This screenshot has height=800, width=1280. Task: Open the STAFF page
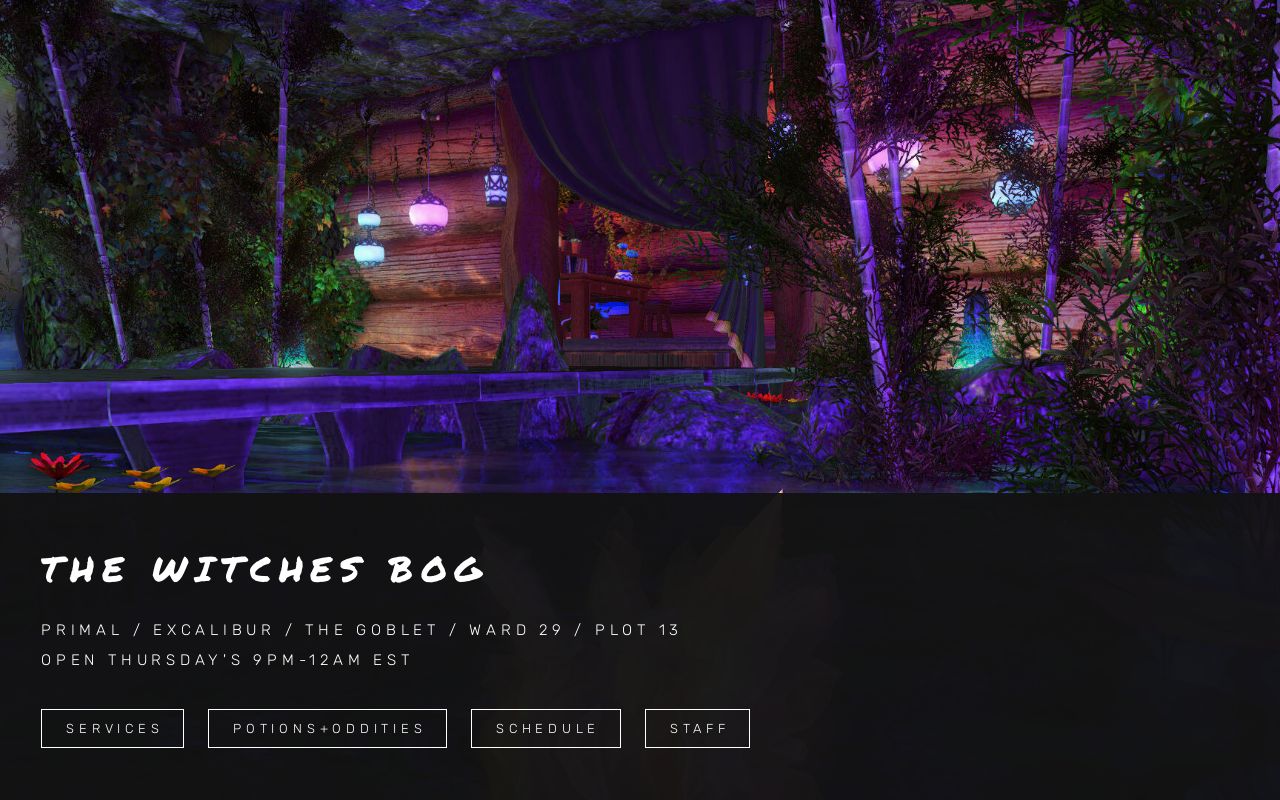click(x=697, y=728)
